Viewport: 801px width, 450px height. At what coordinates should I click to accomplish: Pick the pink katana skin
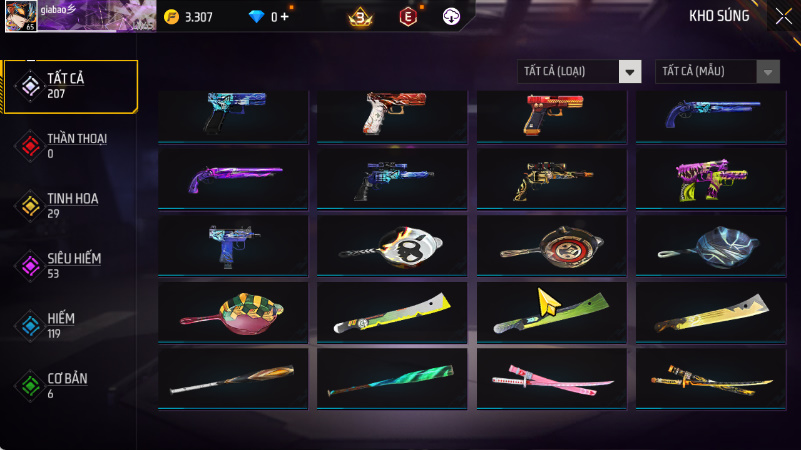pos(551,379)
